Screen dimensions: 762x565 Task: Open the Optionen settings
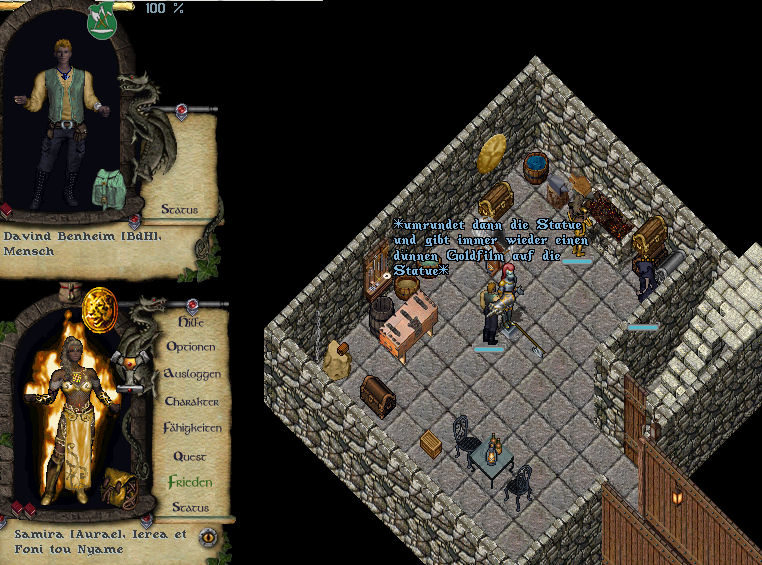point(190,347)
